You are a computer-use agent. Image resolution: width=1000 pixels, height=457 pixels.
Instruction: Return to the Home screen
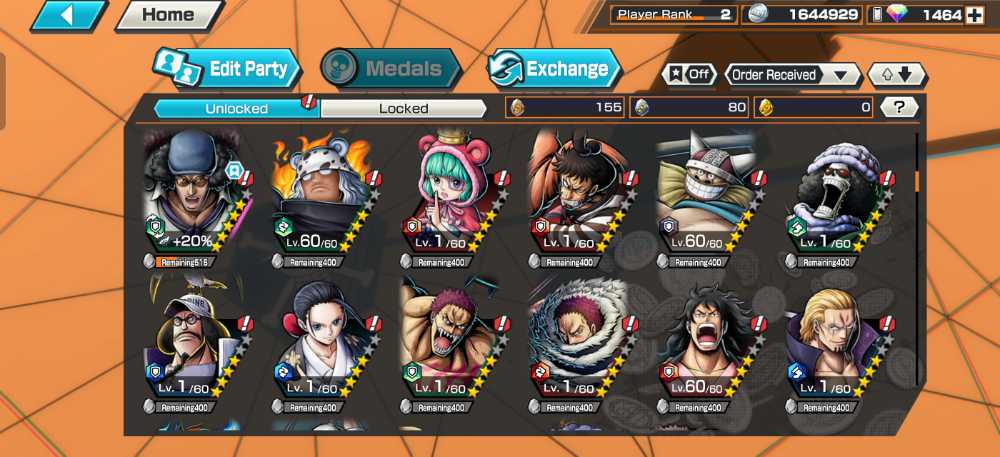168,15
